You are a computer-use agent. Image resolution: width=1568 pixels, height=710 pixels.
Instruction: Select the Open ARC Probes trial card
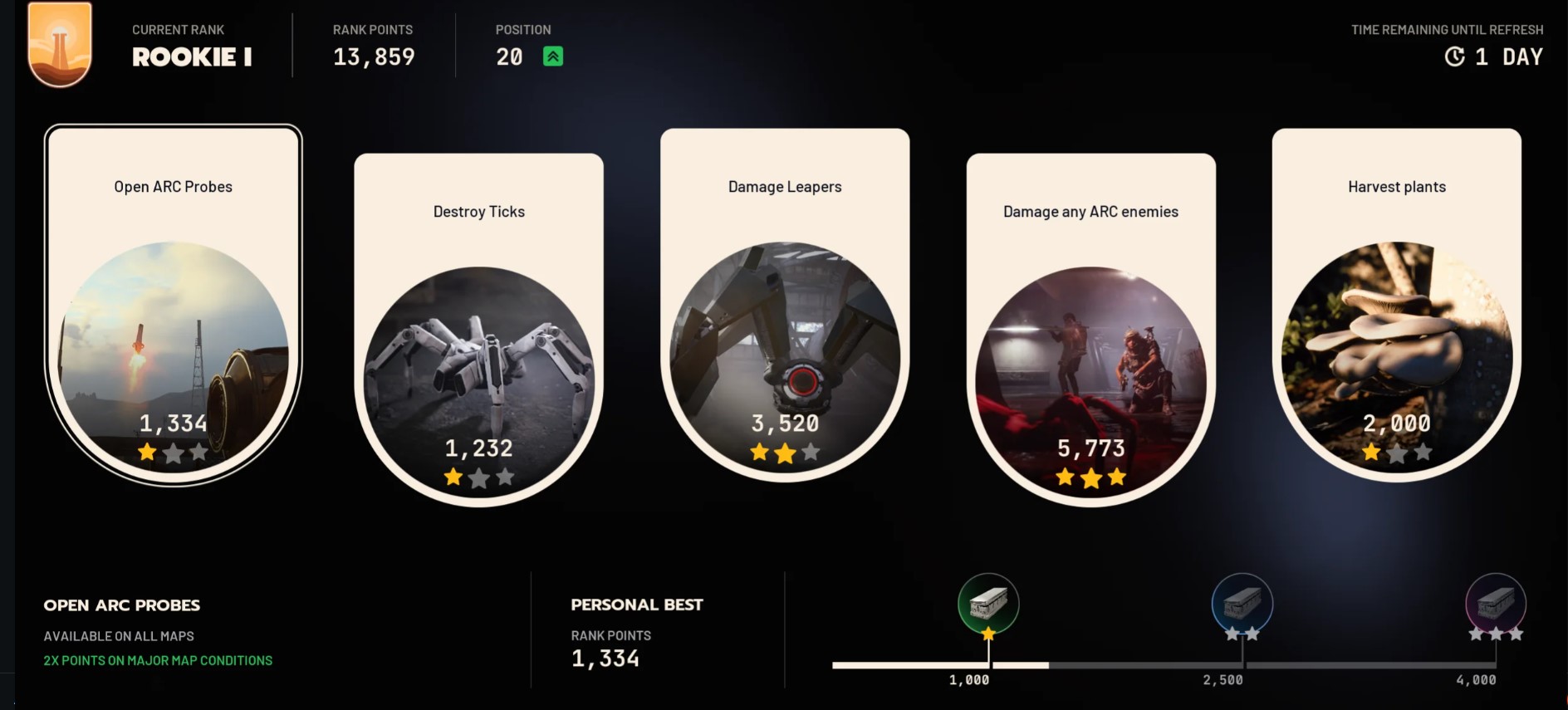click(174, 304)
